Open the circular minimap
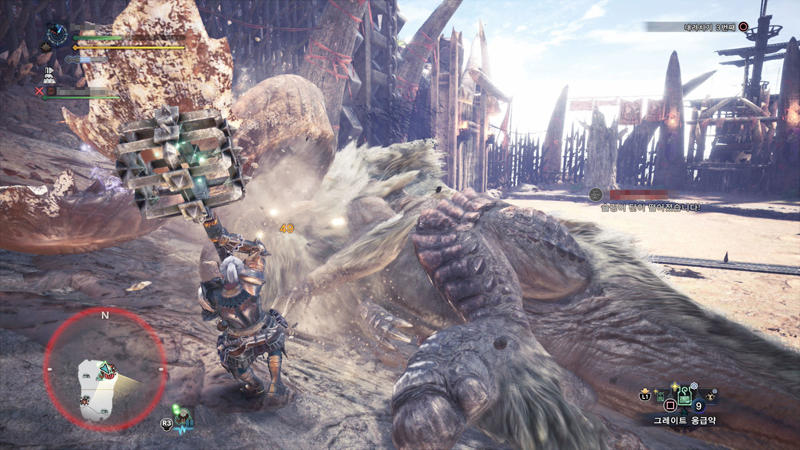Image resolution: width=800 pixels, height=450 pixels. pos(104,370)
